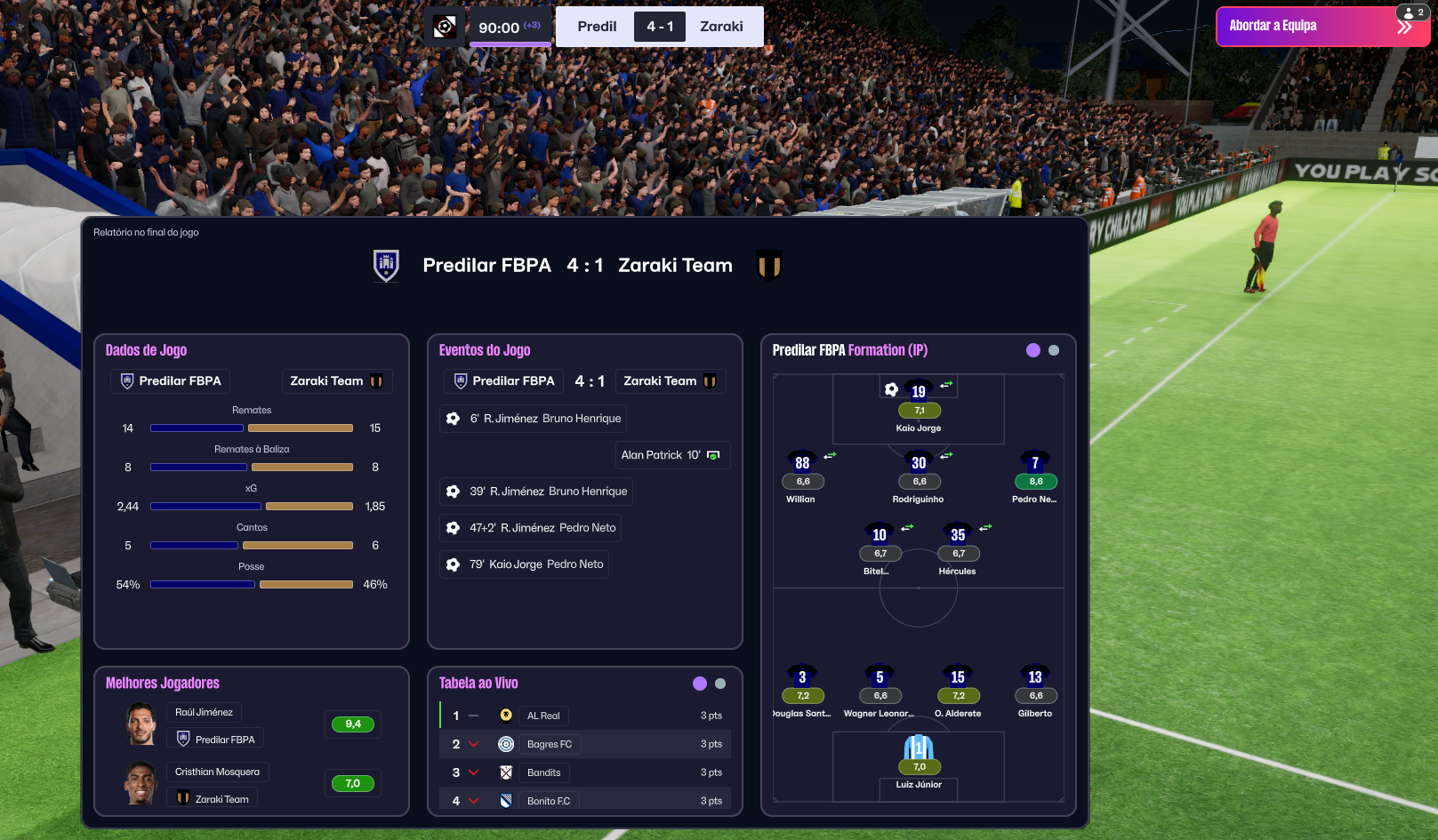Switch formation panel to second page dot
1438x840 pixels.
click(1054, 350)
